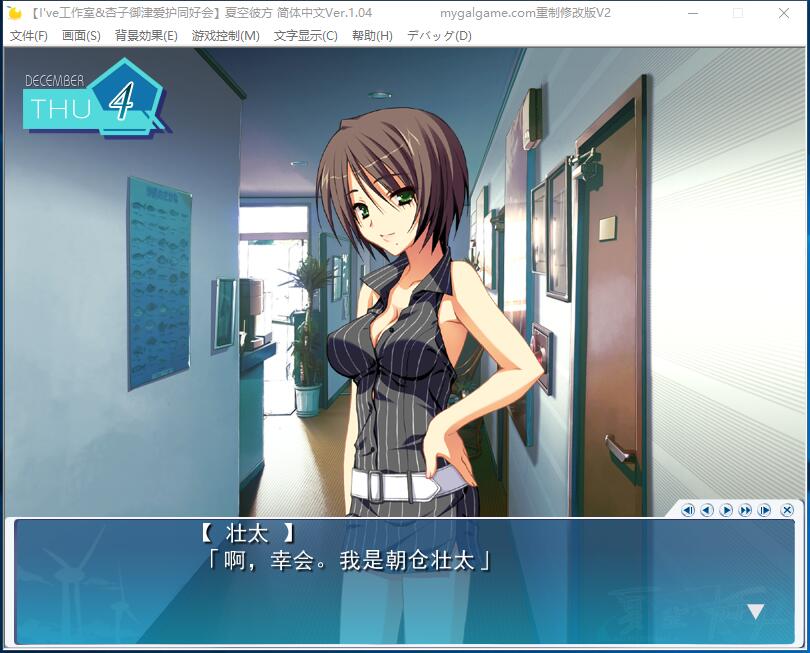Jump back with the skip-to-previous button

(x=688, y=510)
